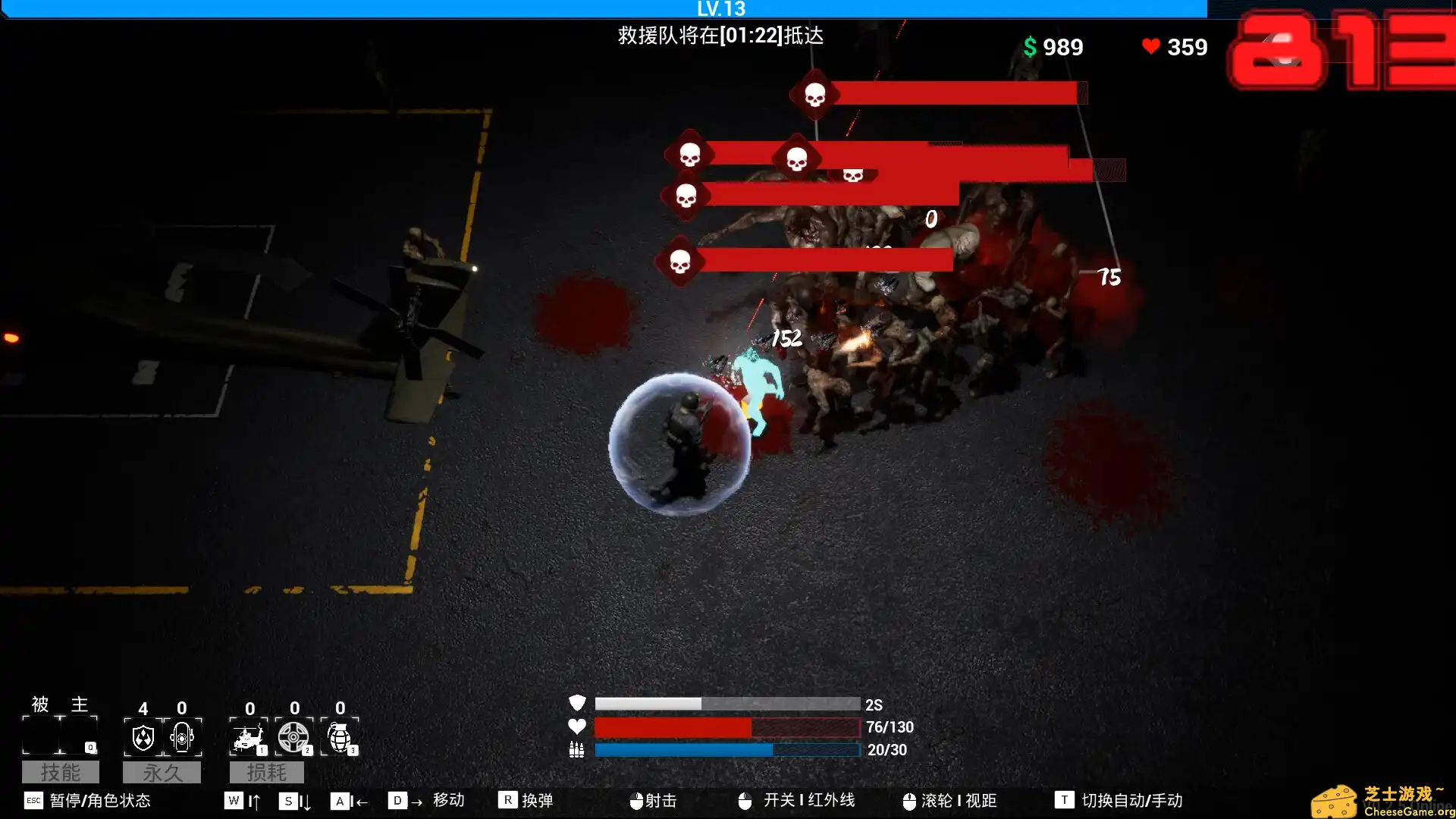Click the bullets icon beside the ammo bar
Screen dimensions: 1456x819
pos(578,750)
